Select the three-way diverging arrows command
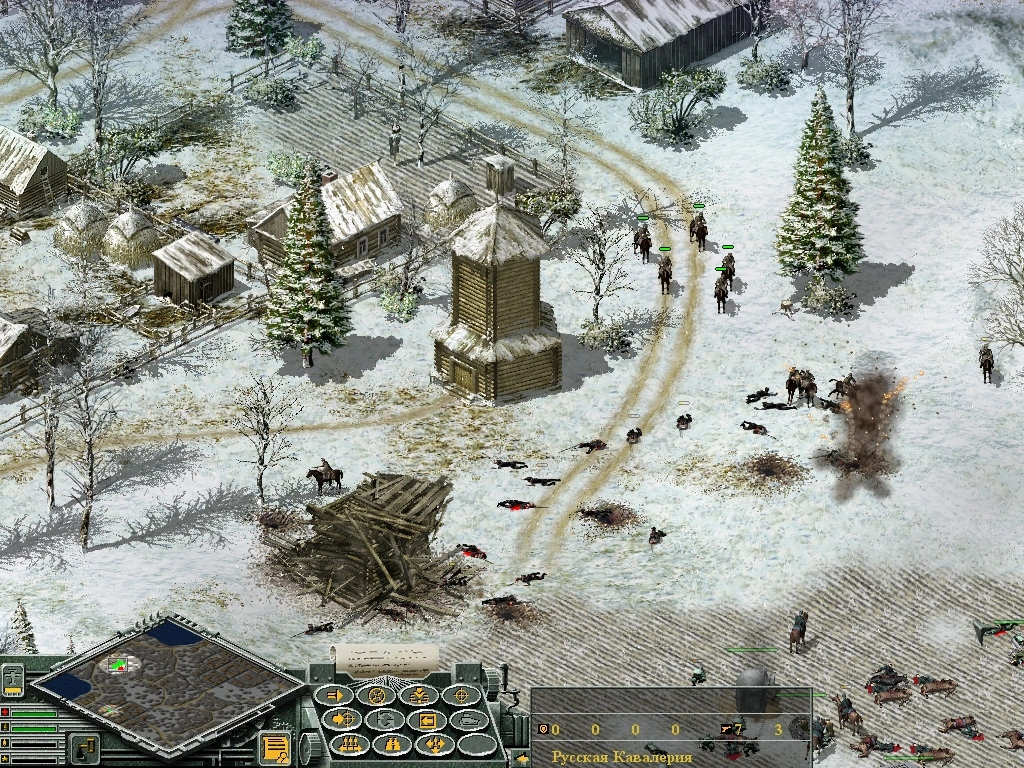 [x=435, y=744]
